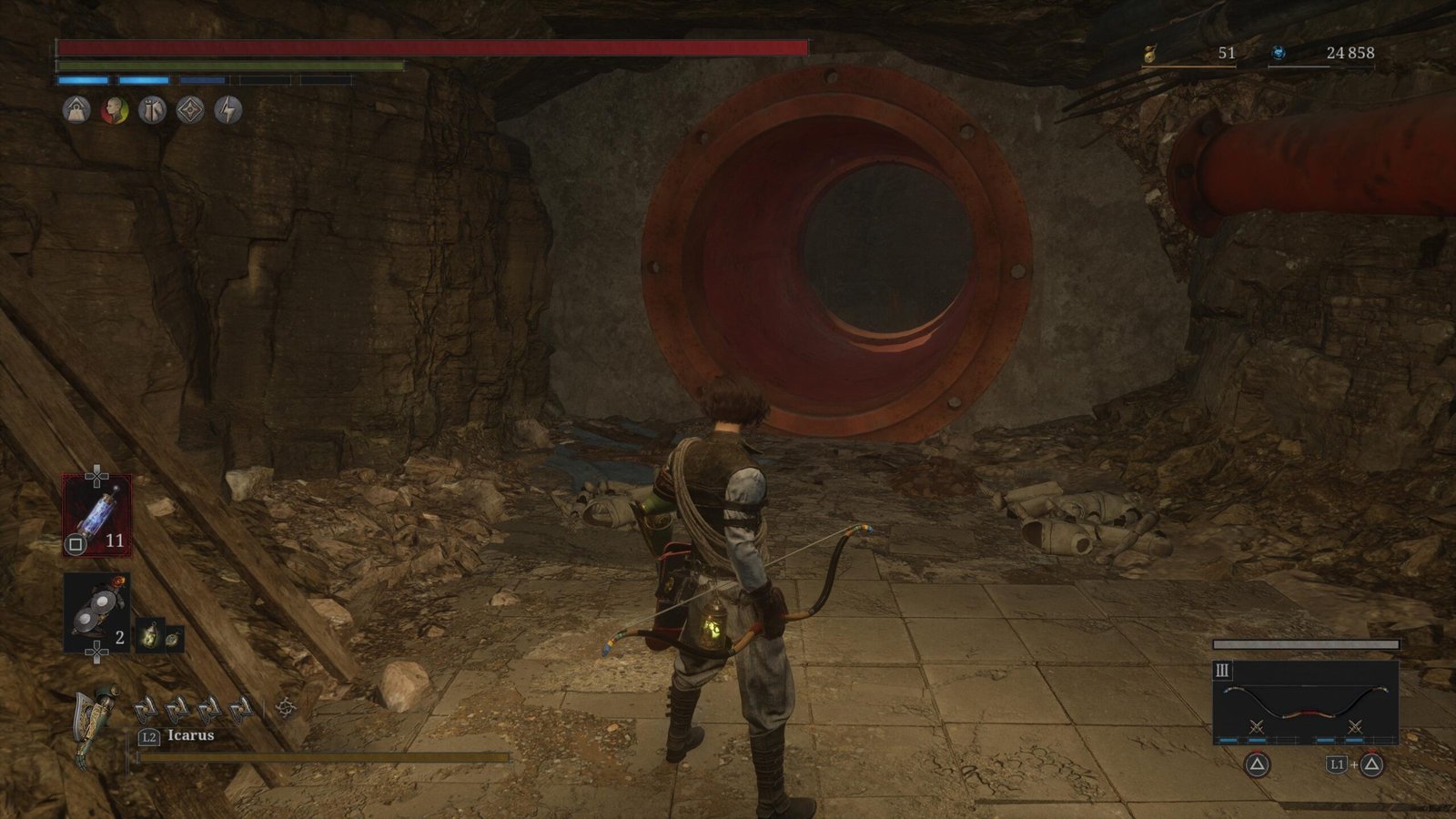The width and height of the screenshot is (1456, 819).
Task: Click the glowing lamp quick-item icon
Action: point(148,637)
